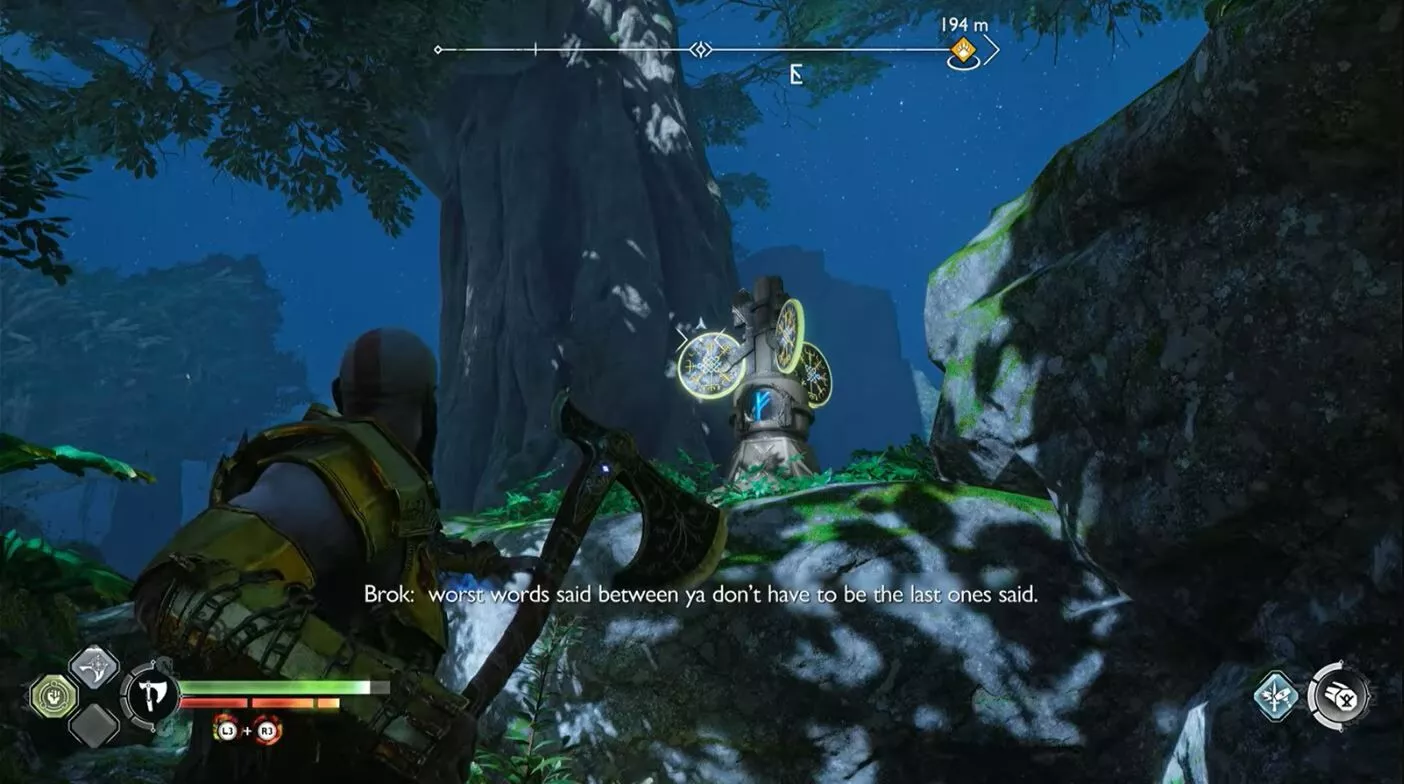The image size is (1404, 784).
Task: Click the diamond marker at the compass center
Action: pyautogui.click(x=701, y=48)
